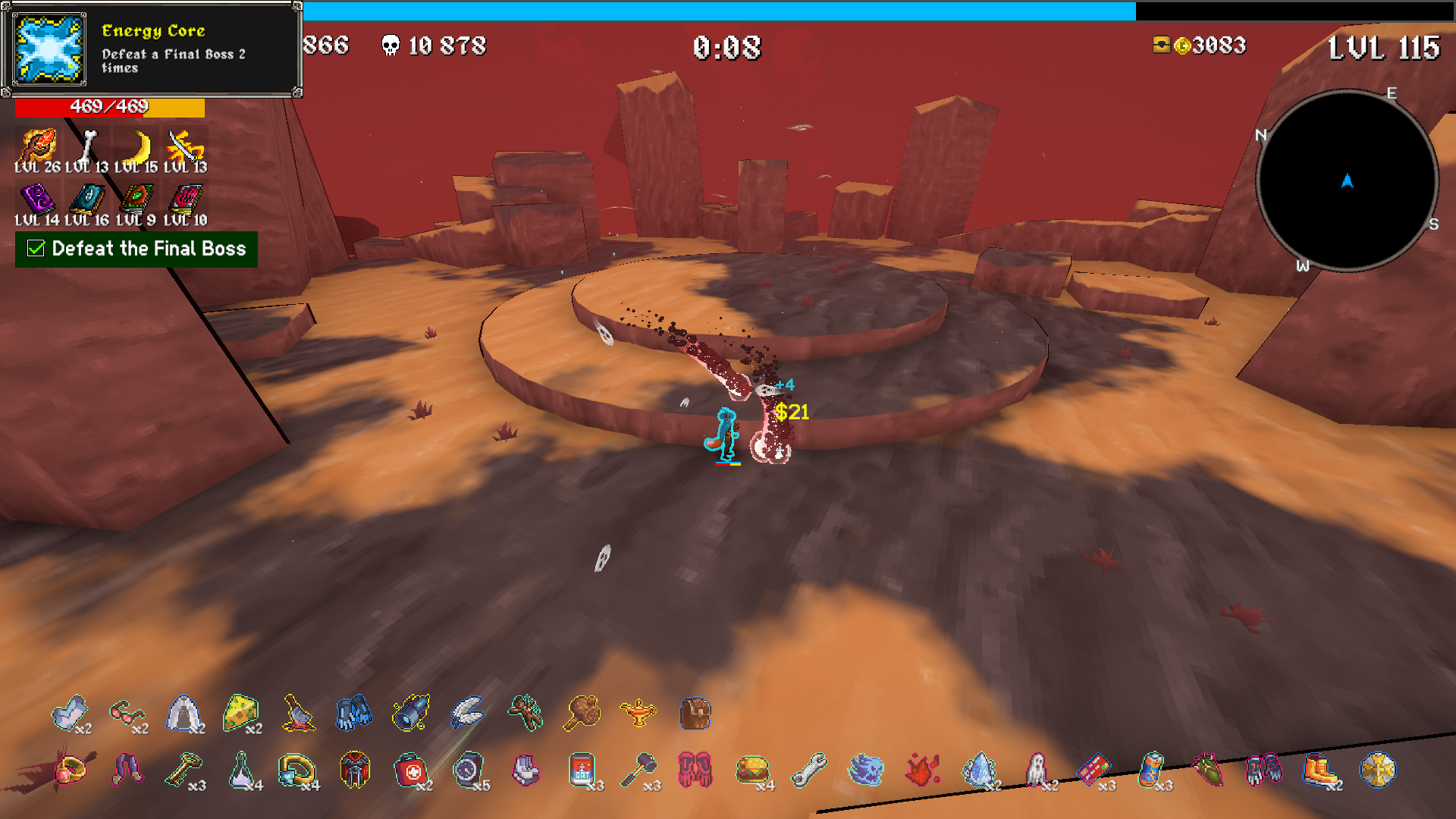The width and height of the screenshot is (1456, 819).
Task: Pick the red medkit item
Action: coord(411,770)
